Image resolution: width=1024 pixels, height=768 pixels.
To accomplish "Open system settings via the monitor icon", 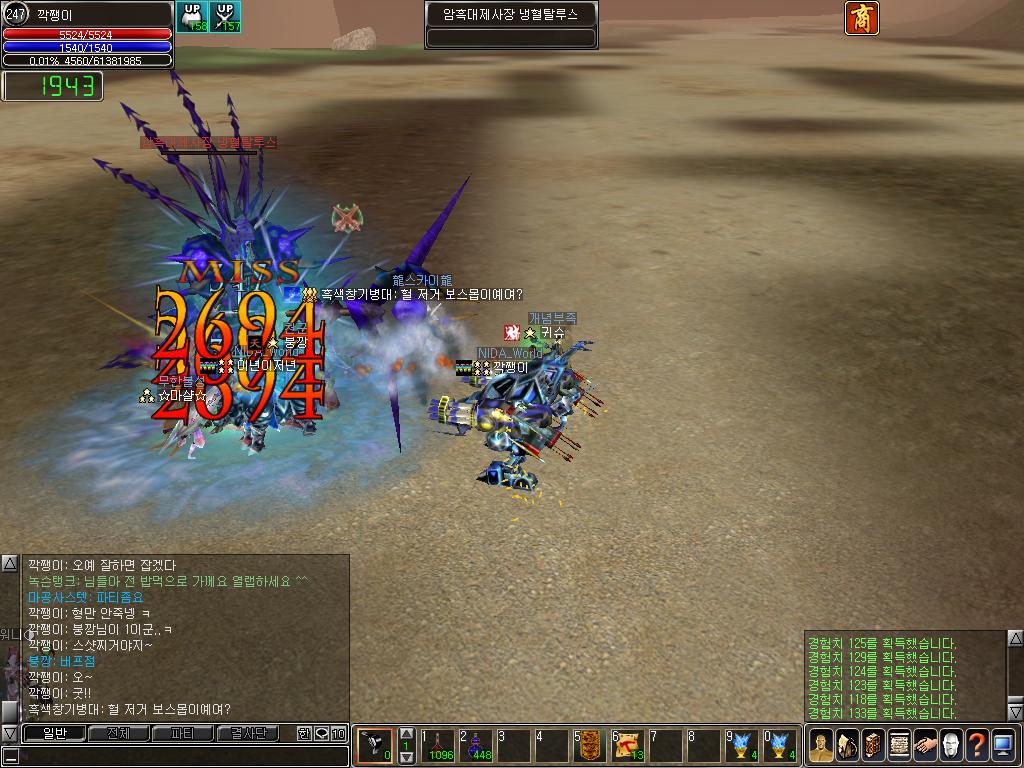I will click(1003, 745).
